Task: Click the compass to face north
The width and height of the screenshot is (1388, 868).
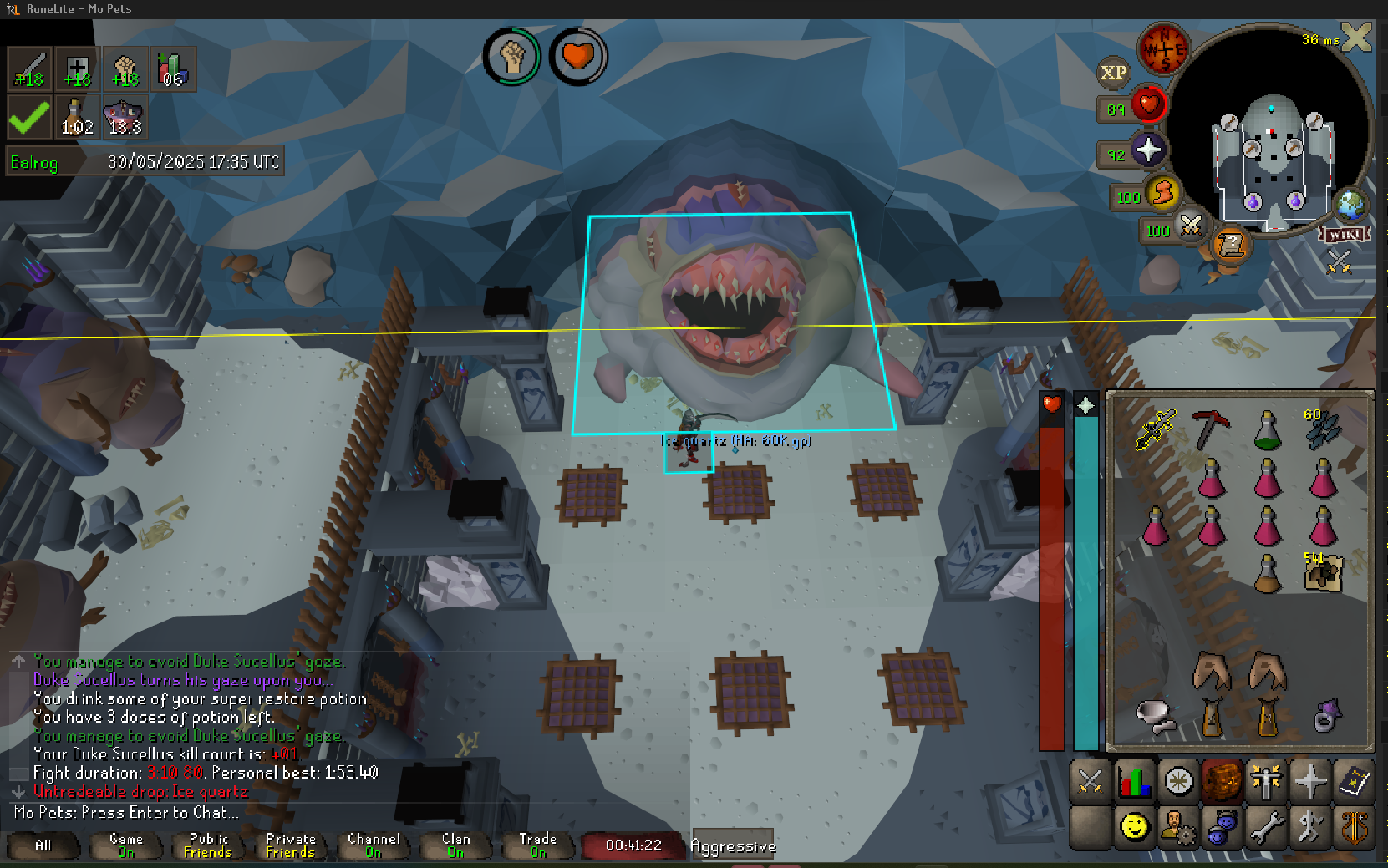Action: tap(1163, 49)
